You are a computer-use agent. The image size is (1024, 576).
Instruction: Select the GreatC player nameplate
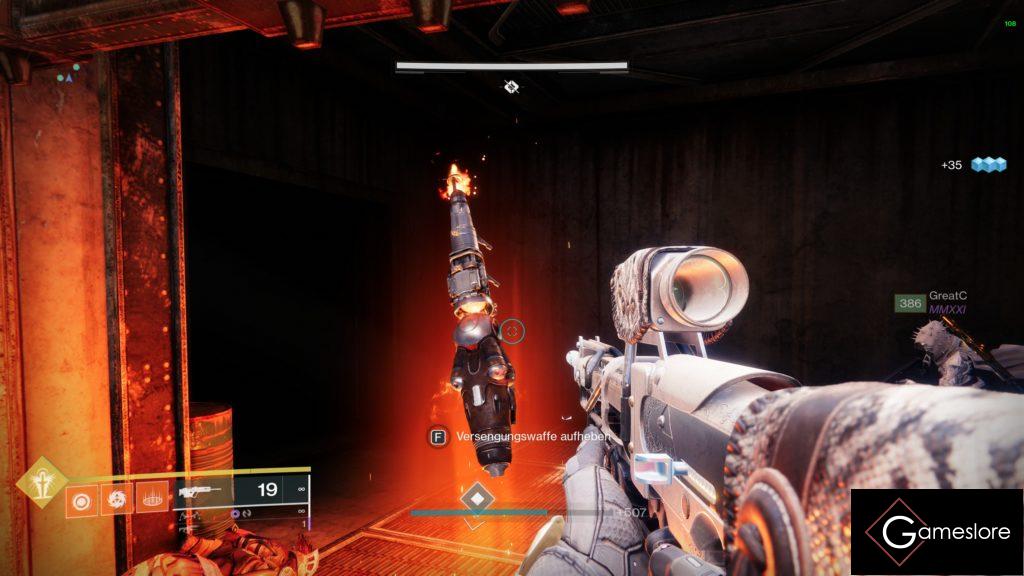pos(947,296)
